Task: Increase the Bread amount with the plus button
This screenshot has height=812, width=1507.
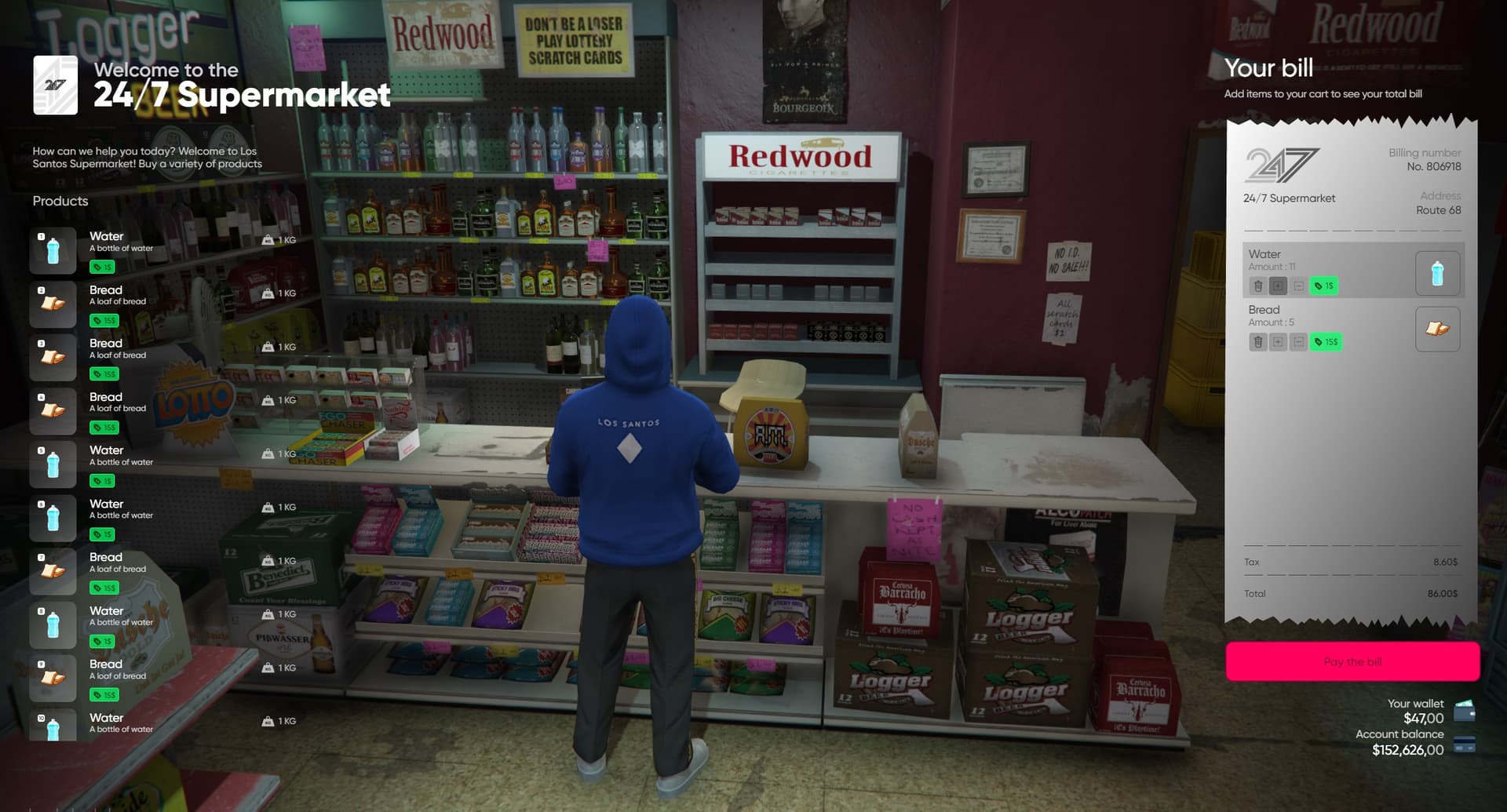Action: [x=1279, y=342]
